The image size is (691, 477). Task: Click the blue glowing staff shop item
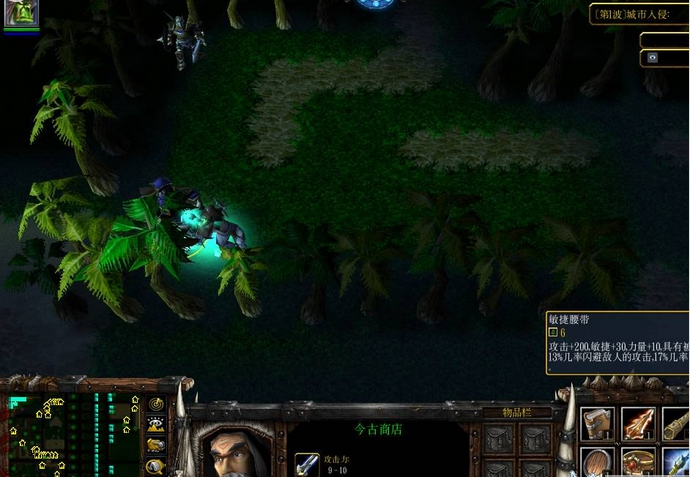point(677,463)
